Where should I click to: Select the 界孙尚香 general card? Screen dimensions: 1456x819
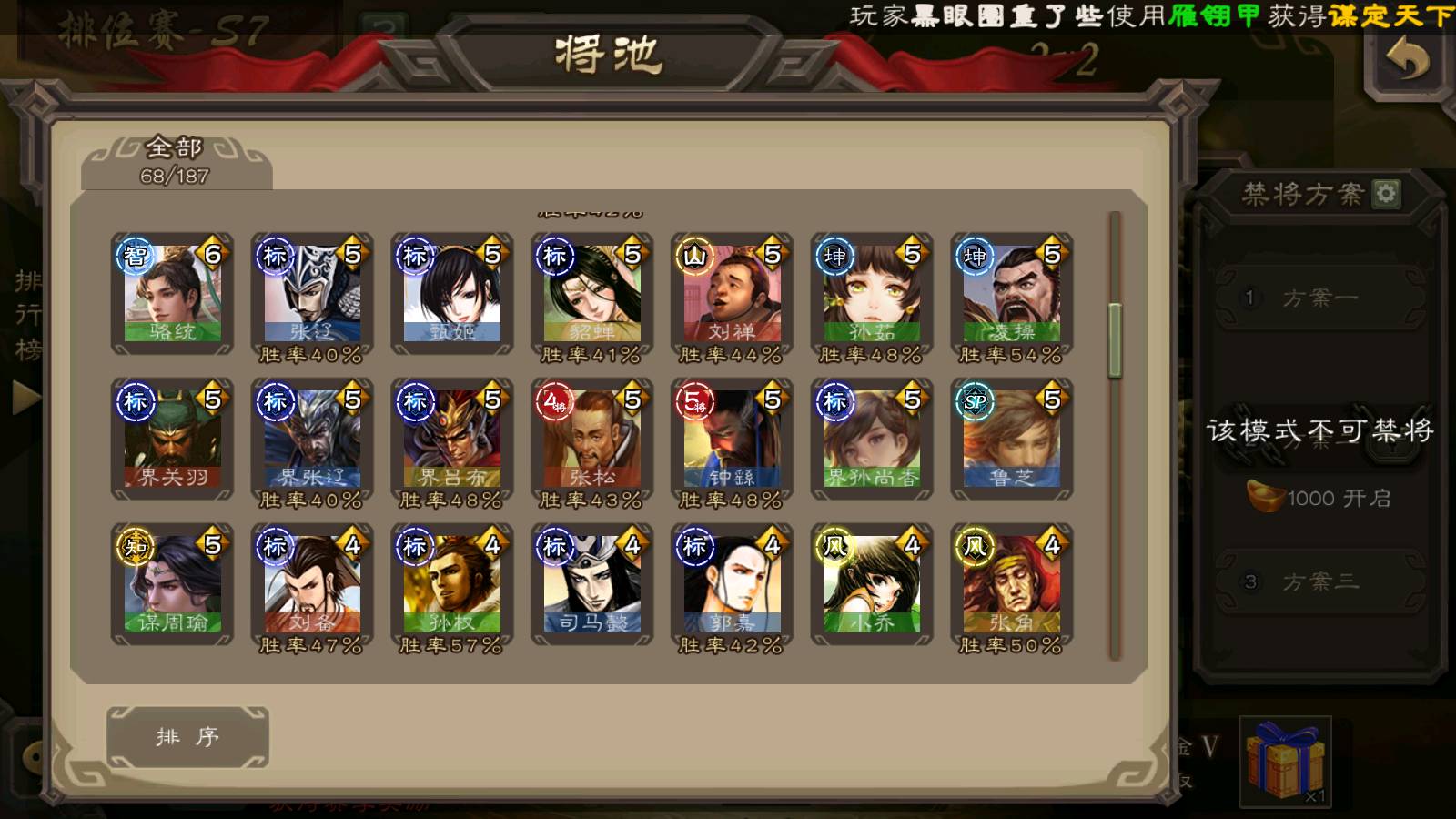point(872,439)
